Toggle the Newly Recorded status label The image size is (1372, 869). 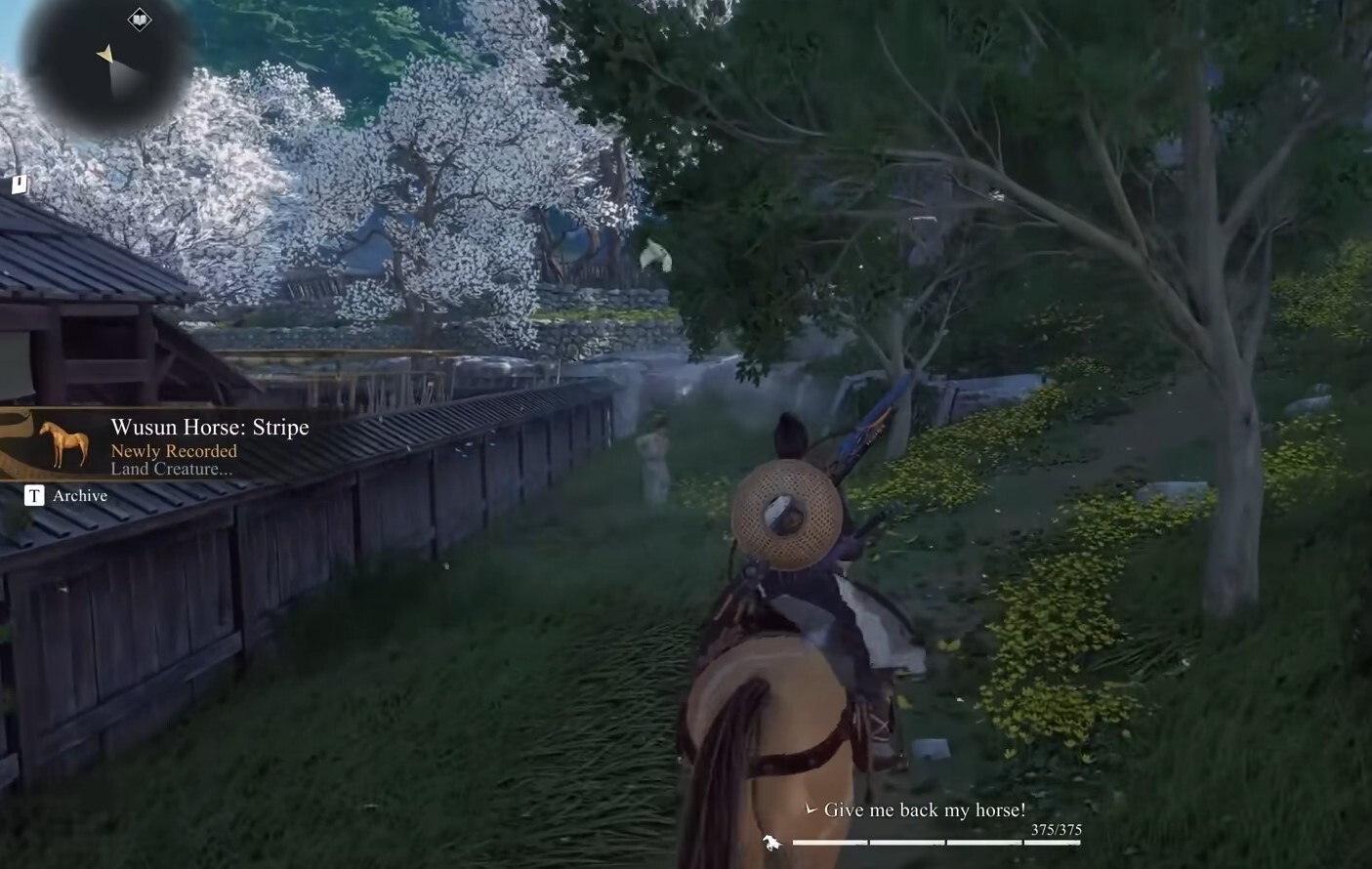click(x=172, y=451)
